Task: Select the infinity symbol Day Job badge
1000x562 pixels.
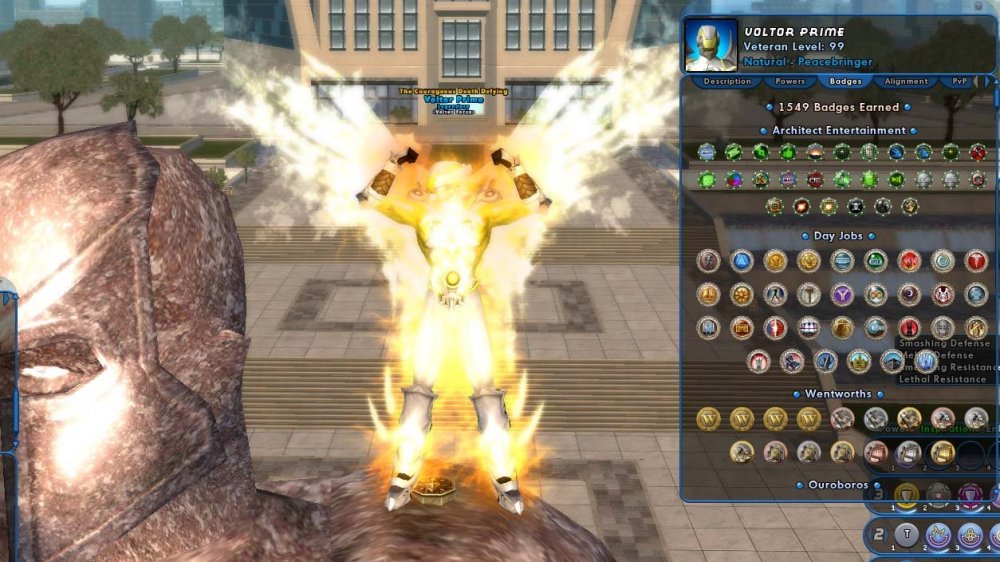Action: tap(876, 294)
